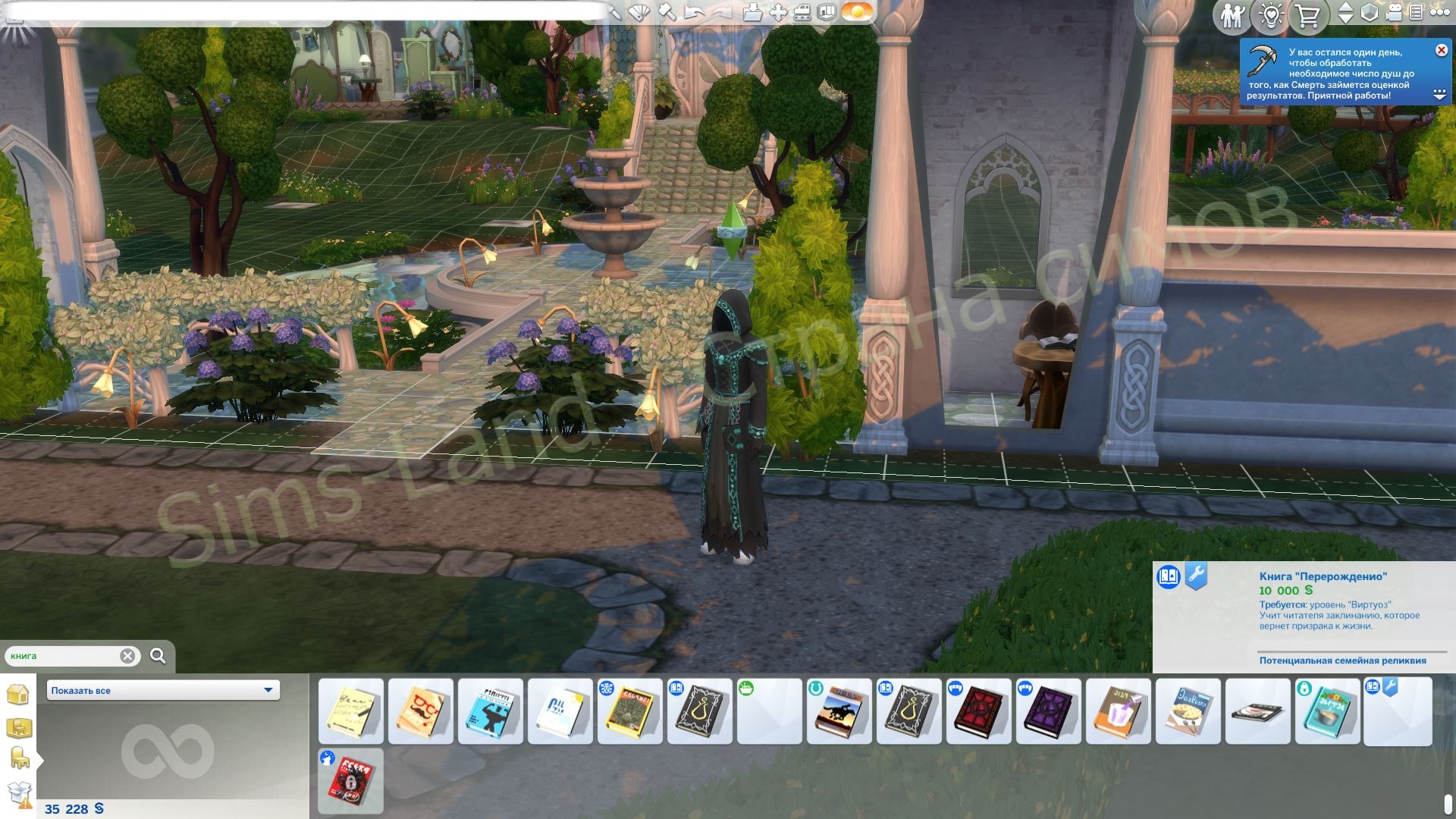The width and height of the screenshot is (1456, 819).
Task: Clear the catalog search text
Action: click(127, 656)
